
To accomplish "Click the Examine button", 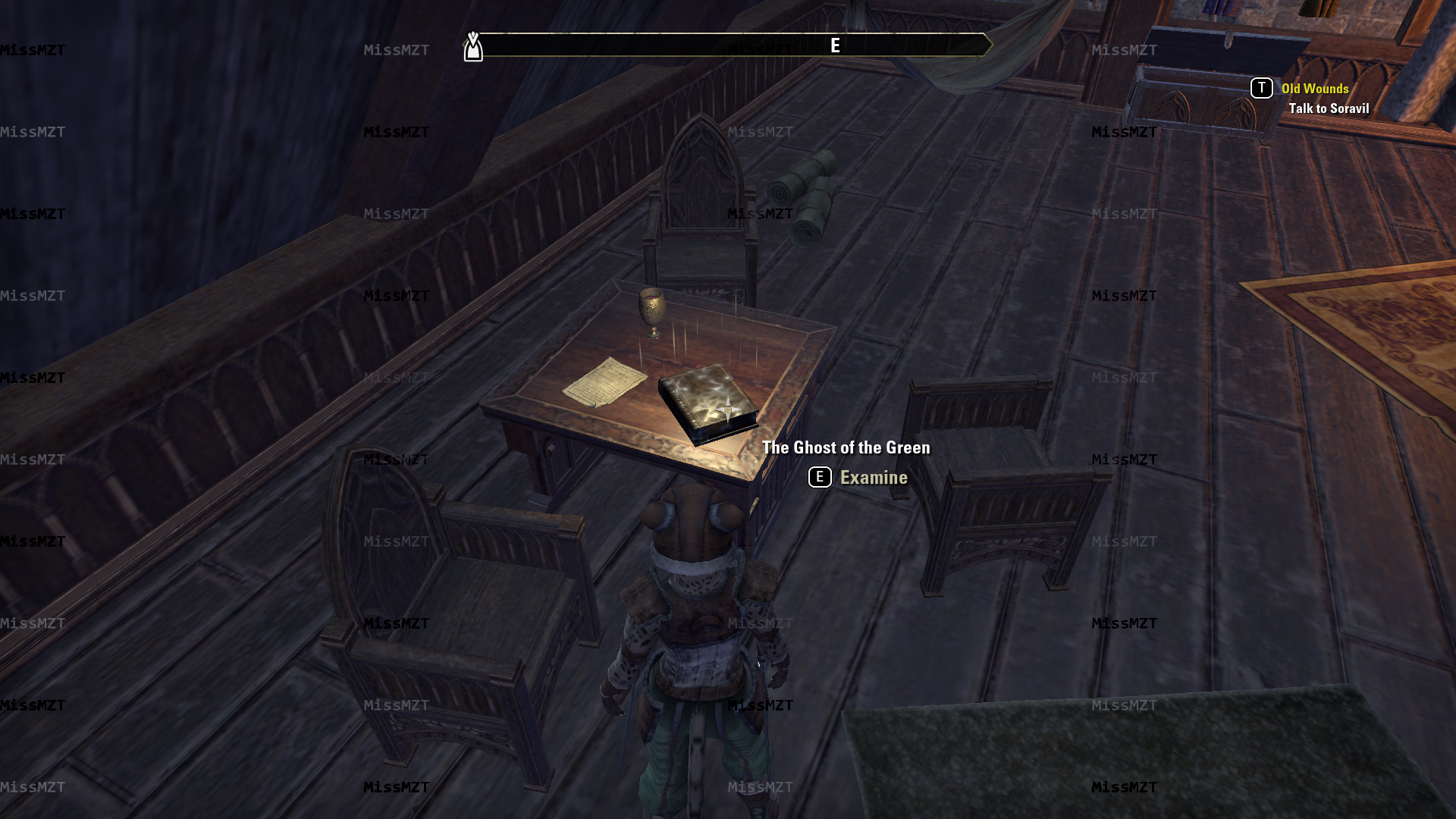I will 873,477.
